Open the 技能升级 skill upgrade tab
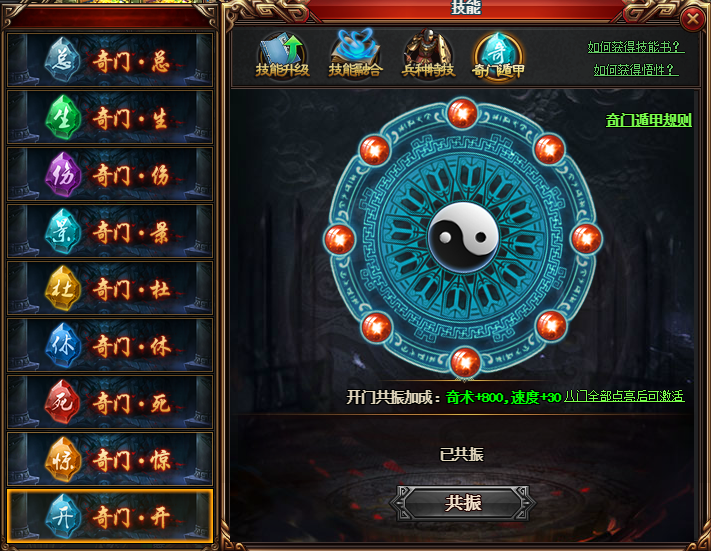The height and width of the screenshot is (551, 711). click(x=282, y=57)
